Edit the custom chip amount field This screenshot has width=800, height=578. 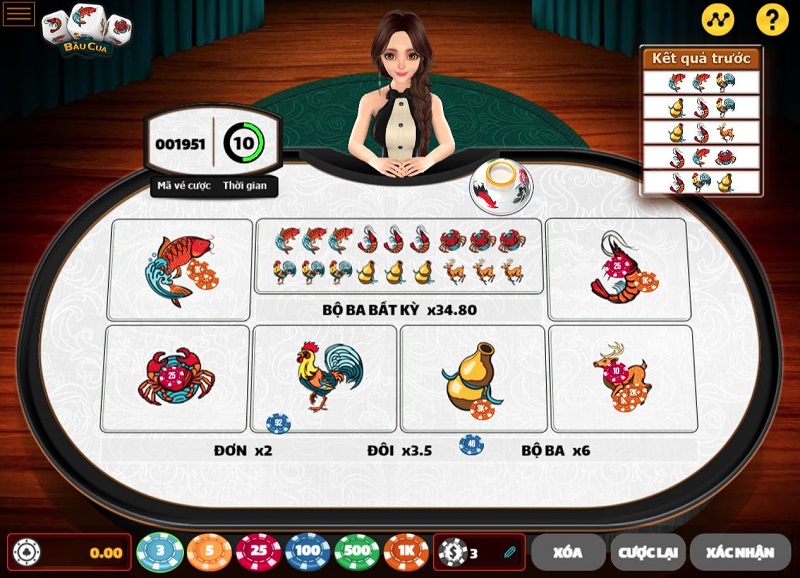pyautogui.click(x=480, y=552)
